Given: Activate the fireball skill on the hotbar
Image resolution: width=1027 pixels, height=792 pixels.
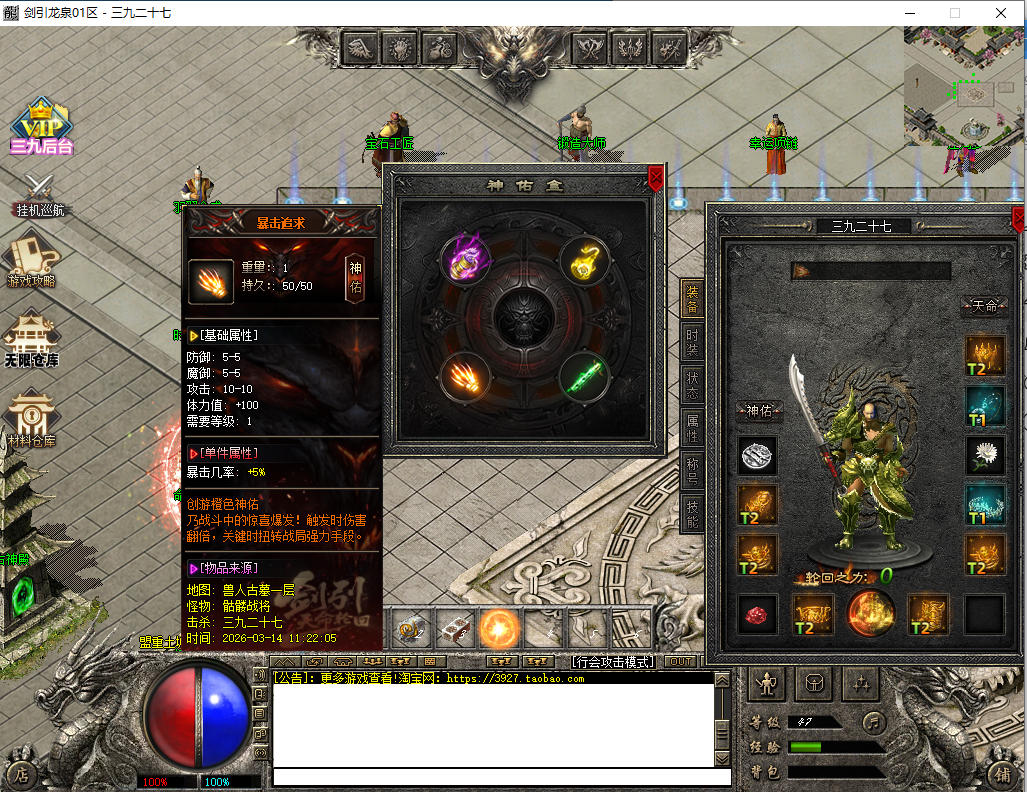Looking at the screenshot, I should coord(498,628).
